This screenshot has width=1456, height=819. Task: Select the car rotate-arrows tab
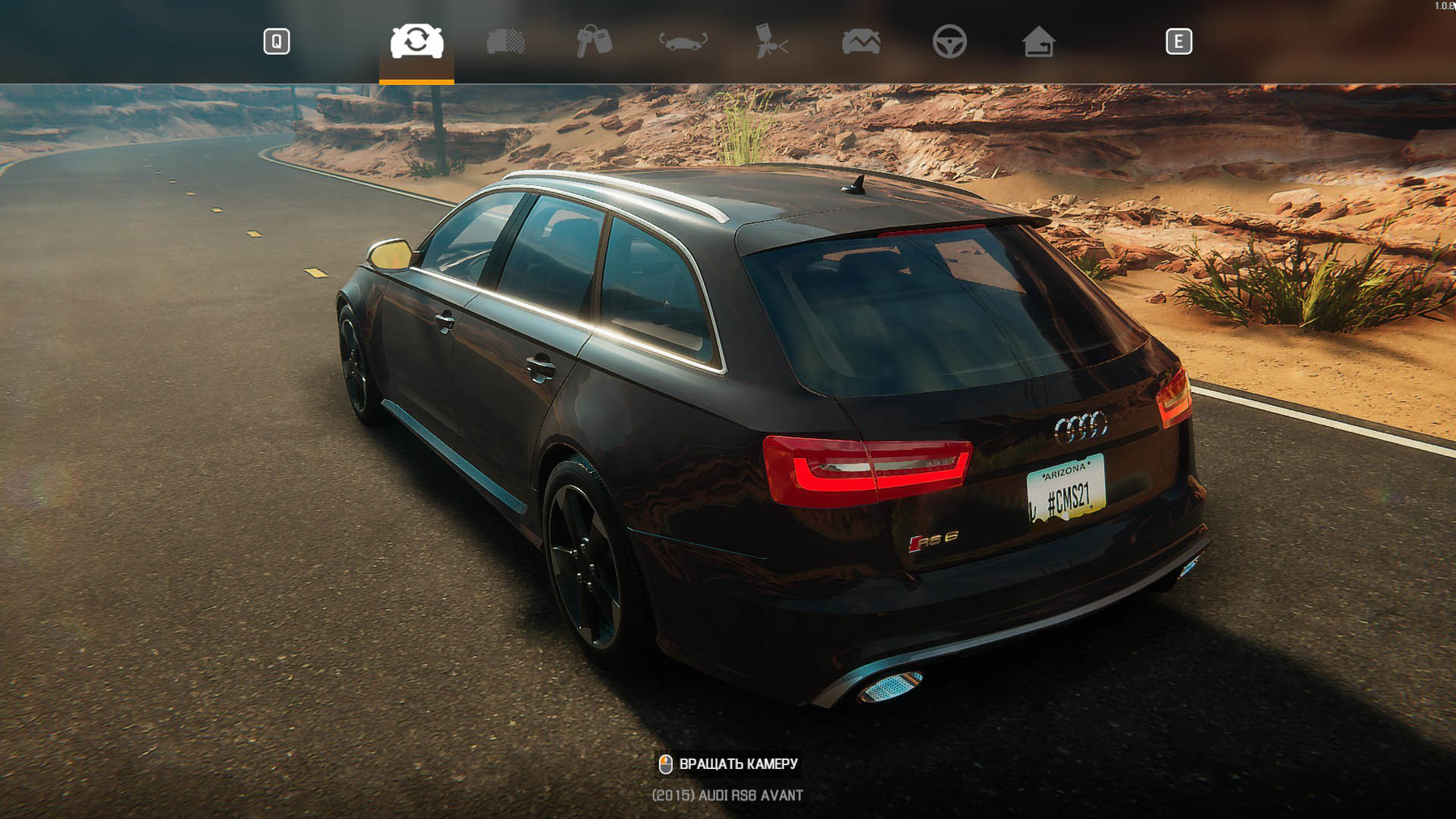[417, 41]
